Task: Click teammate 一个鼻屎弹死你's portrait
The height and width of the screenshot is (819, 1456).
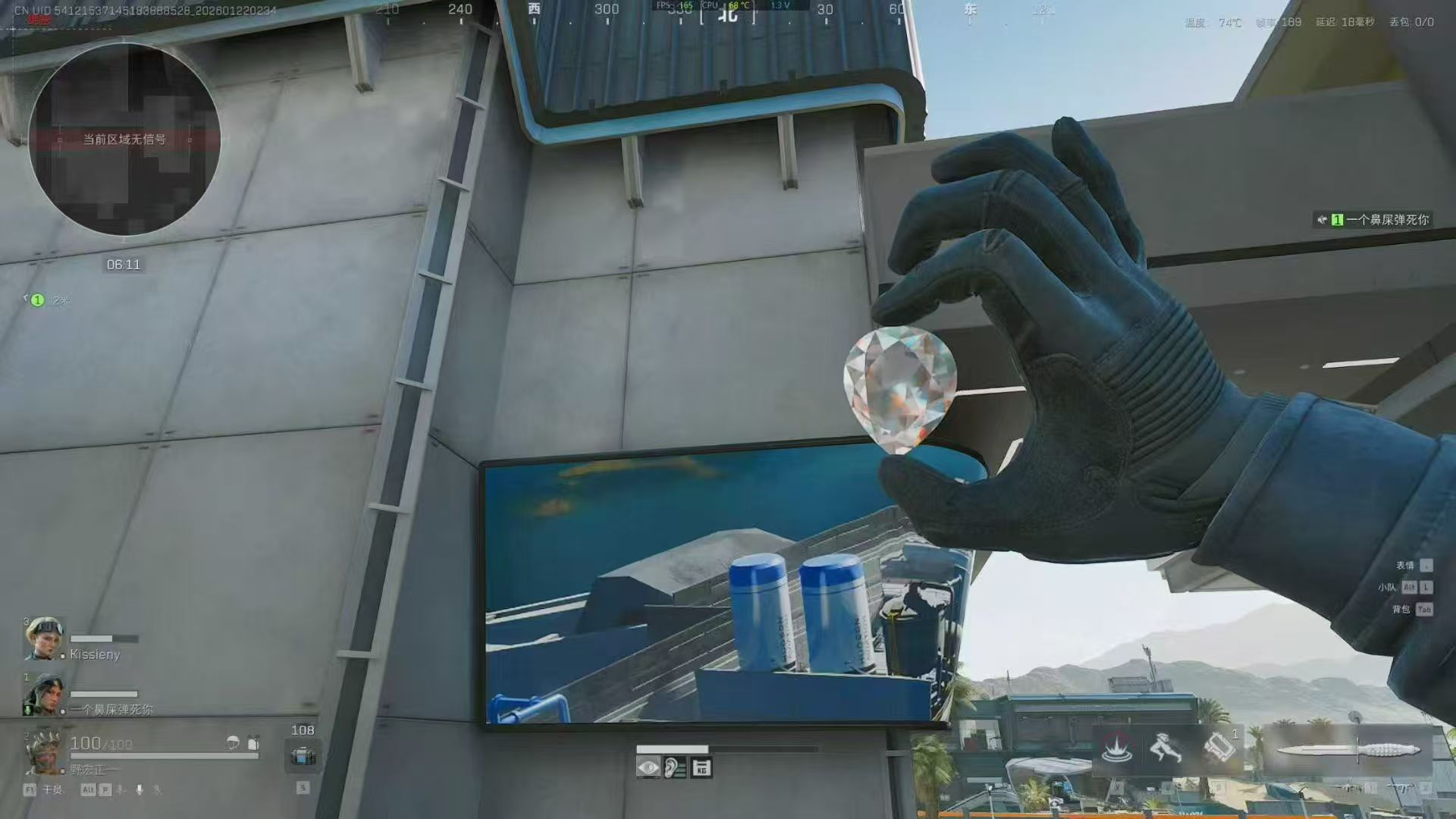Action: click(43, 695)
